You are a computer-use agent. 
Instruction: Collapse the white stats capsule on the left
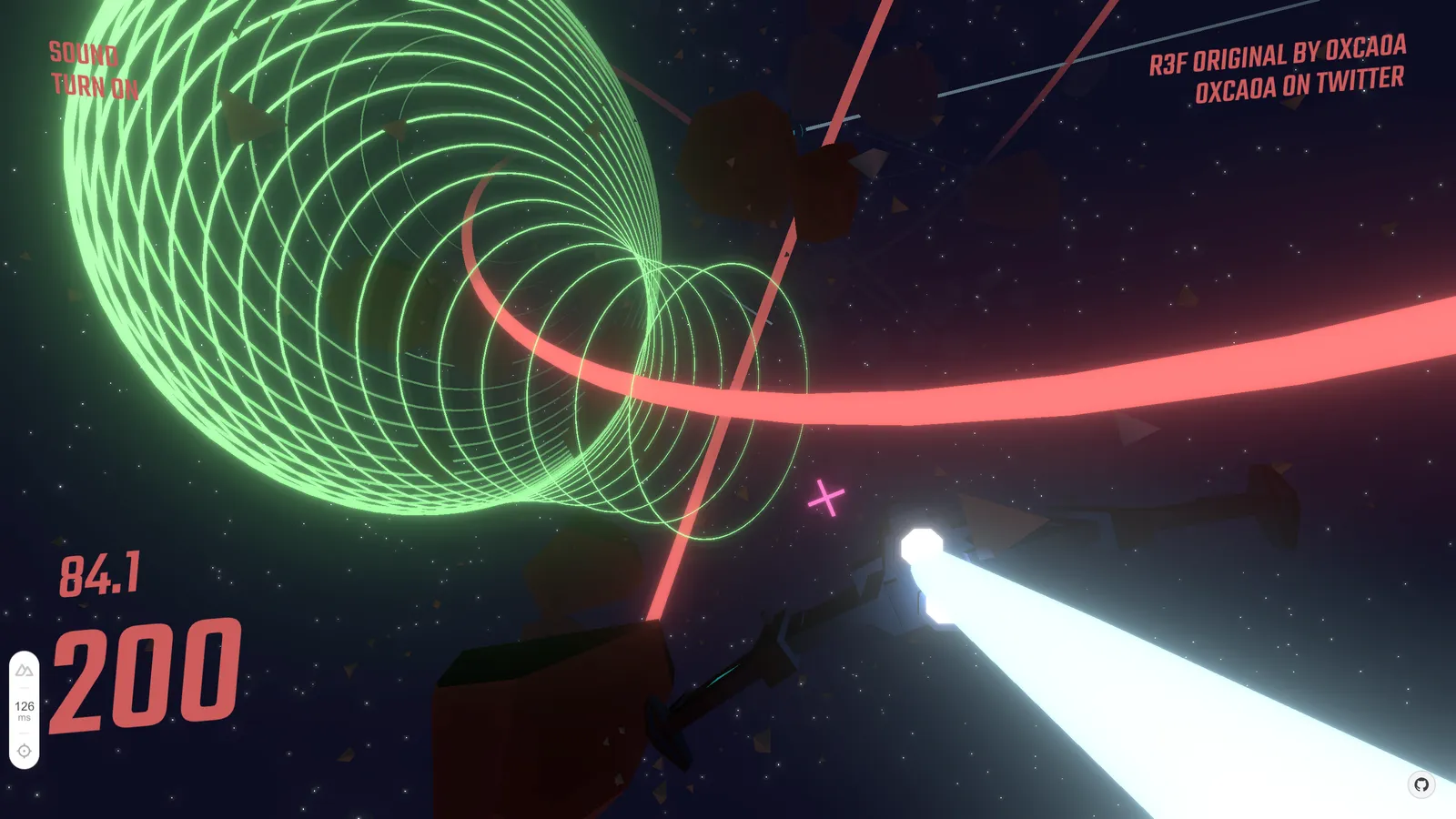[25, 711]
